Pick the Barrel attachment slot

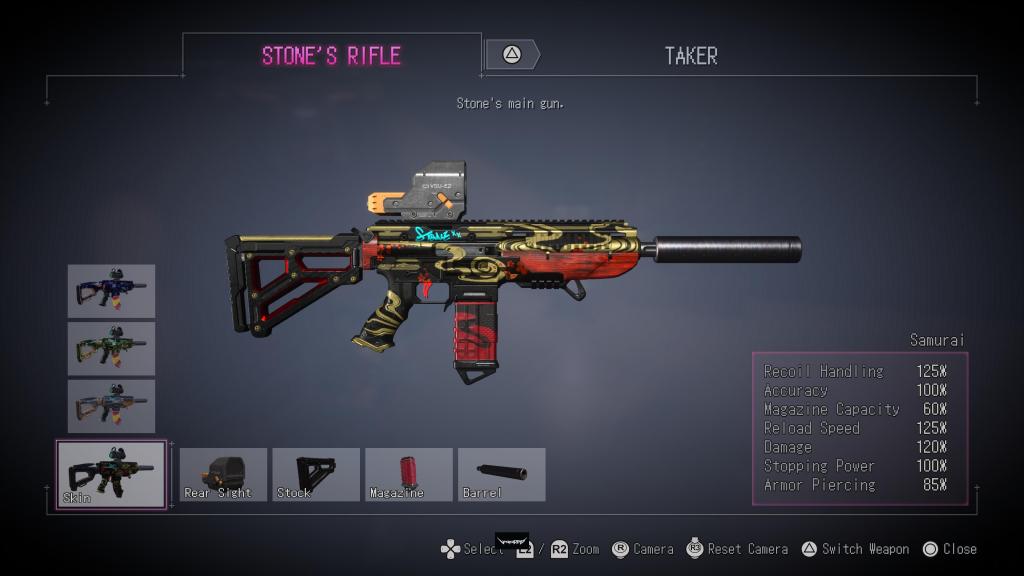[x=501, y=474]
